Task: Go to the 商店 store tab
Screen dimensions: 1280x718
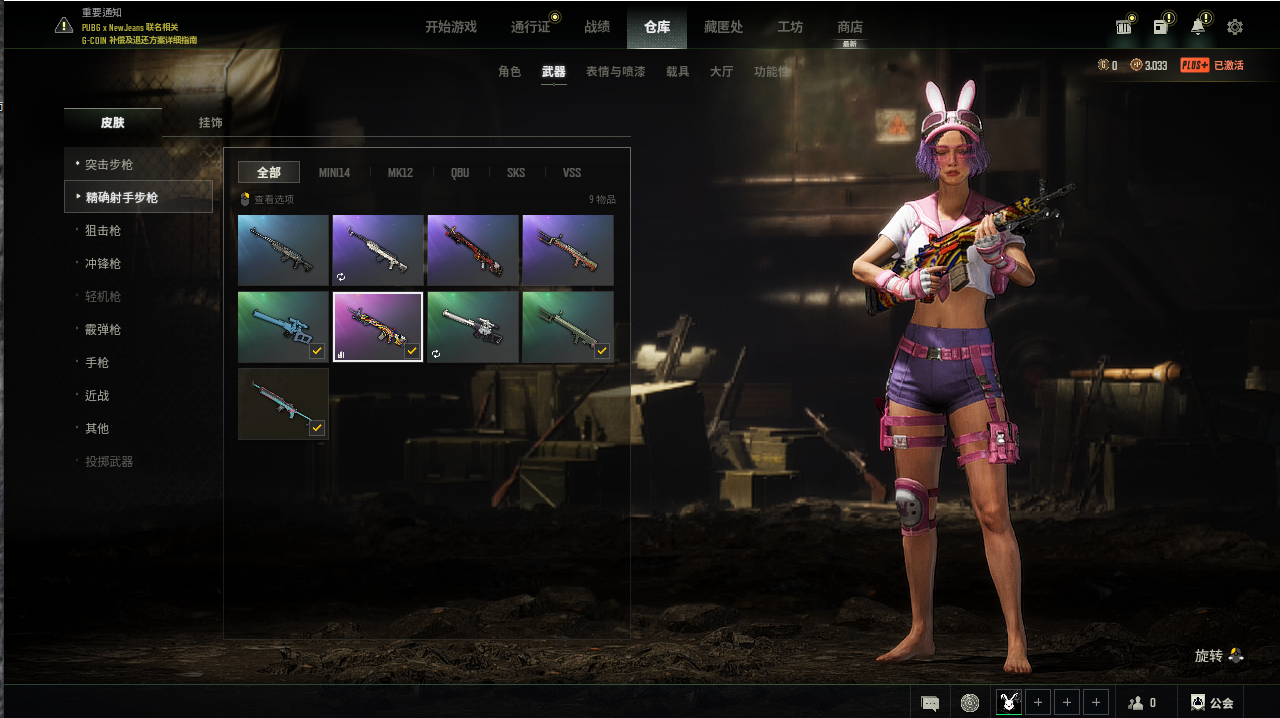Action: coord(850,27)
